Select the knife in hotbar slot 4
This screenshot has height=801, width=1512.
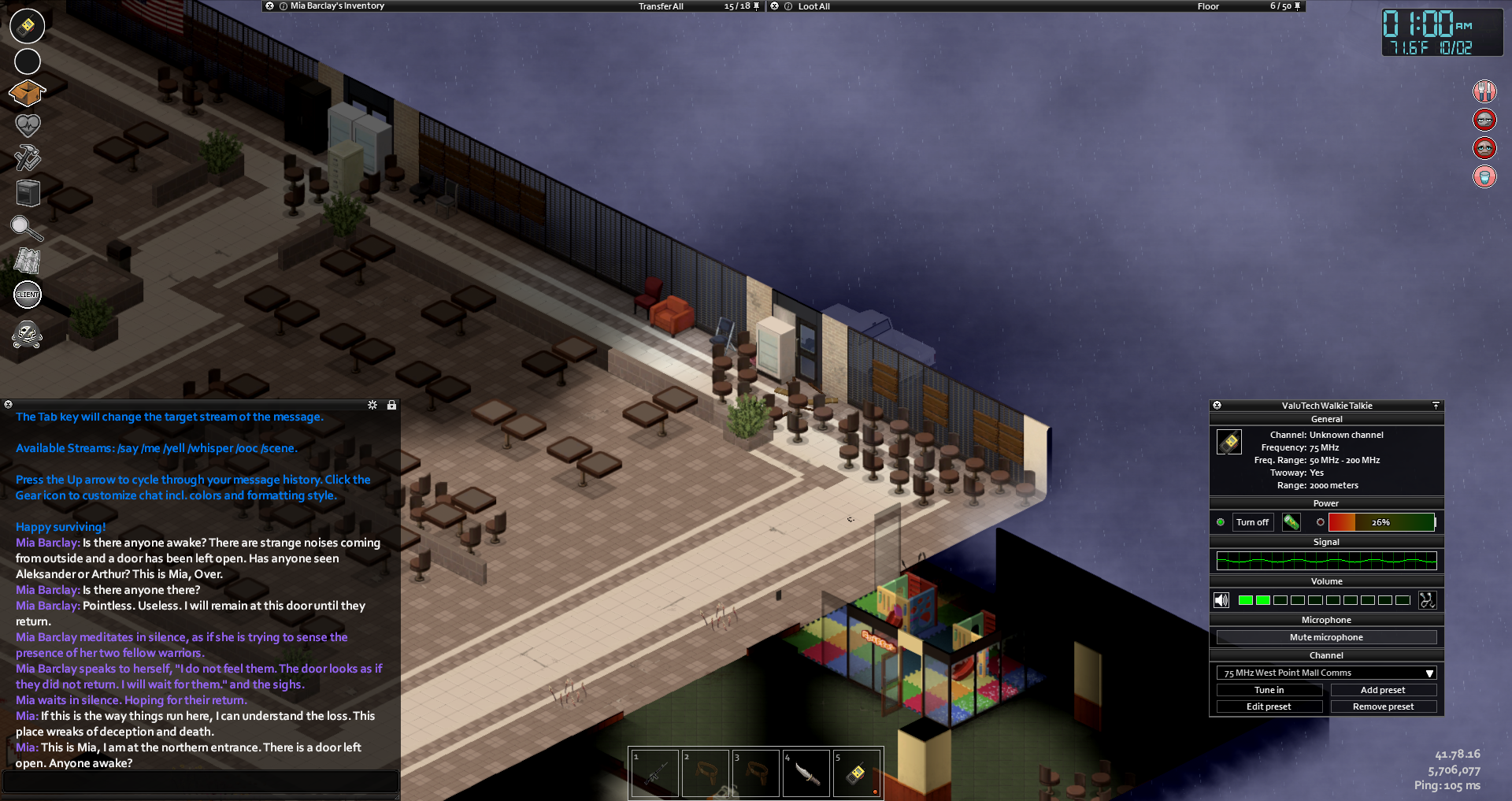click(806, 773)
